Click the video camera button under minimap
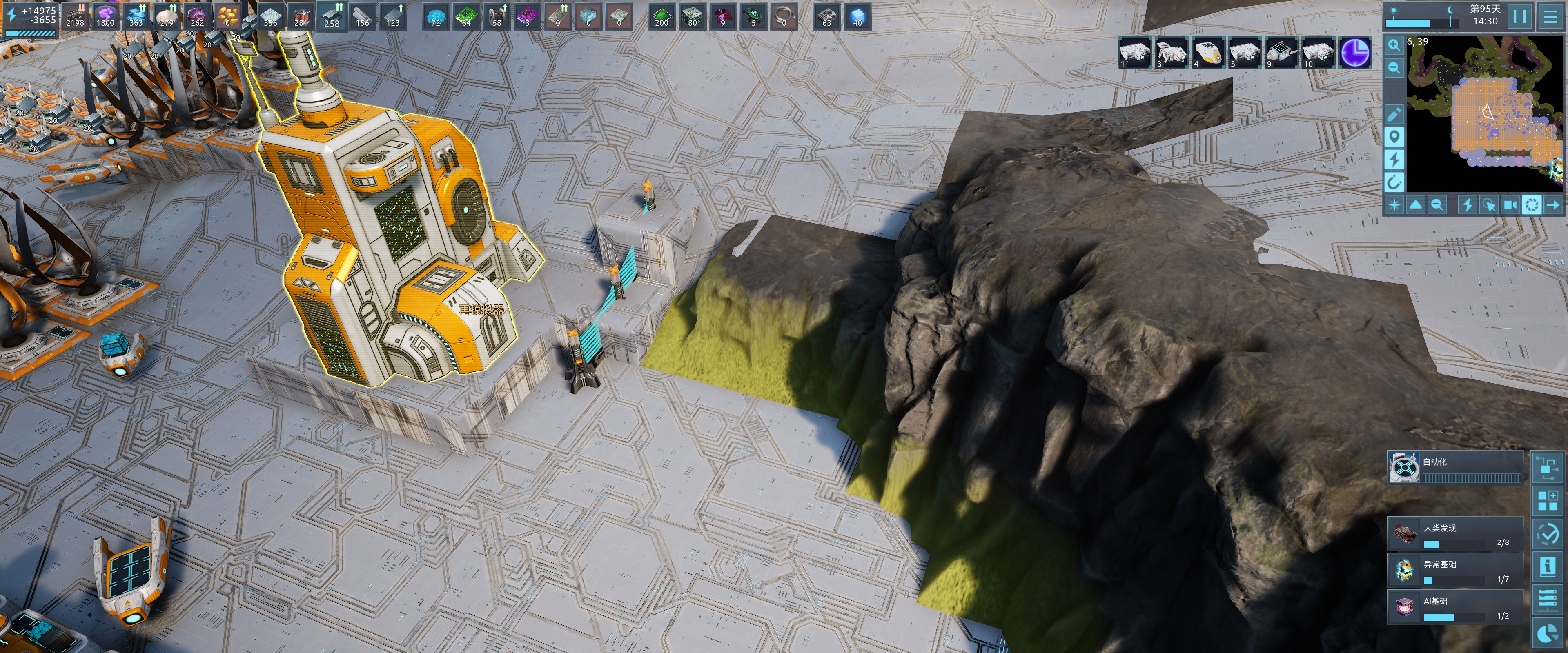The height and width of the screenshot is (653, 1568). [1510, 204]
